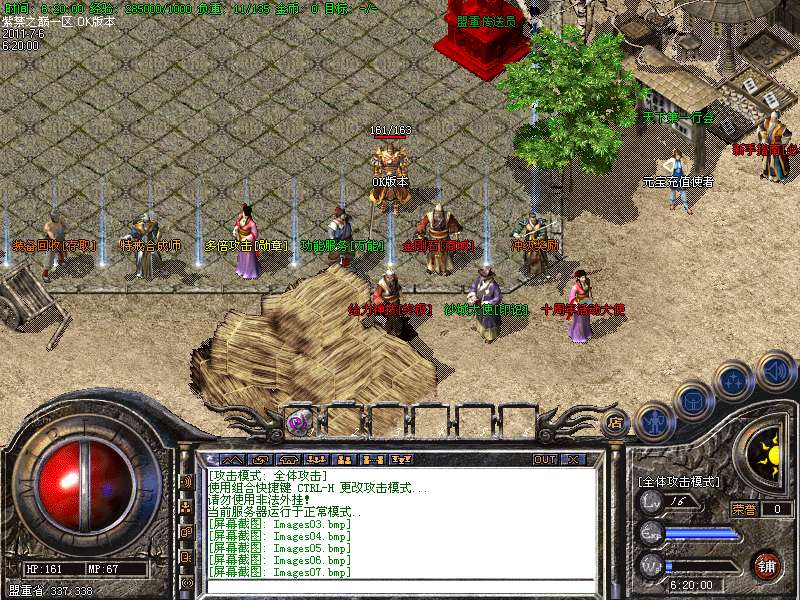
Task: Toggle the sound-wave chat filter icon beside the chat
Action: (x=186, y=481)
